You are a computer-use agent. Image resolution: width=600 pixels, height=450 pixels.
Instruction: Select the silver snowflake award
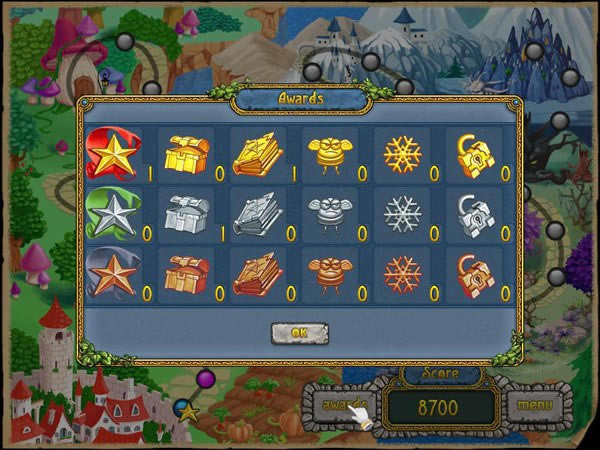pos(403,214)
